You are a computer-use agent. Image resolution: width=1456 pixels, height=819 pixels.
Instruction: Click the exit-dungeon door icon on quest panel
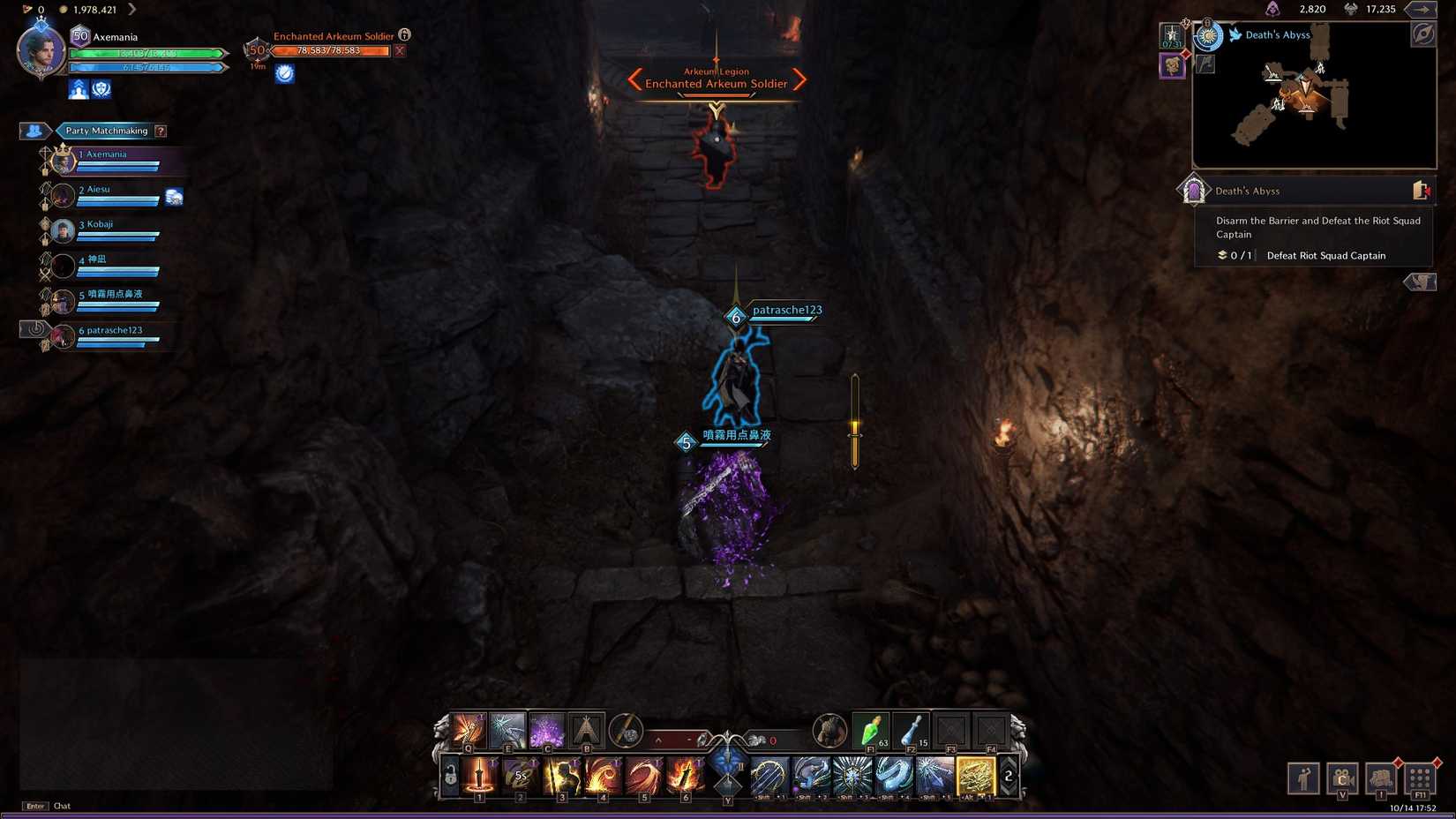pyautogui.click(x=1421, y=189)
